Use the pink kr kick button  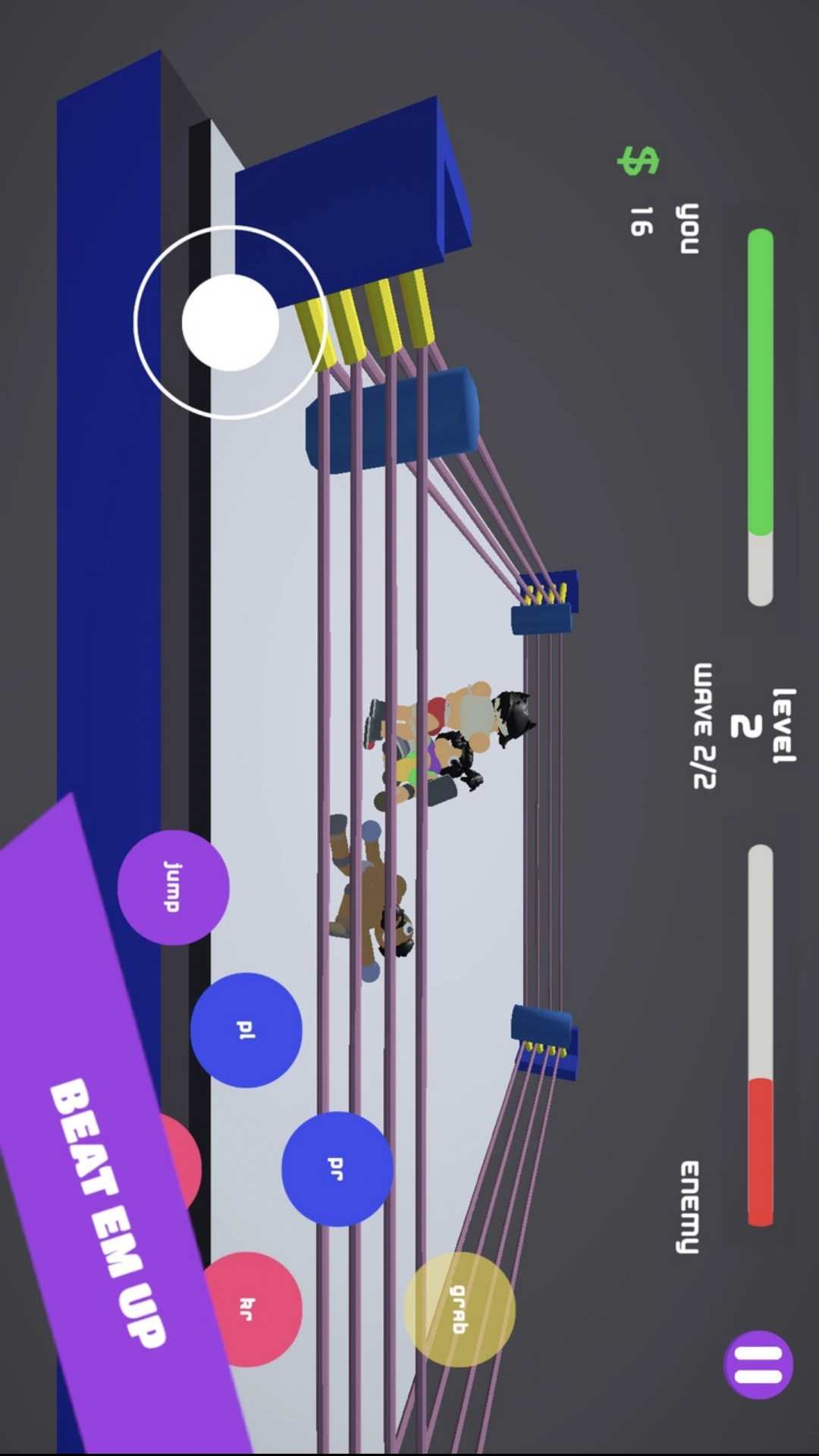coord(252,1308)
